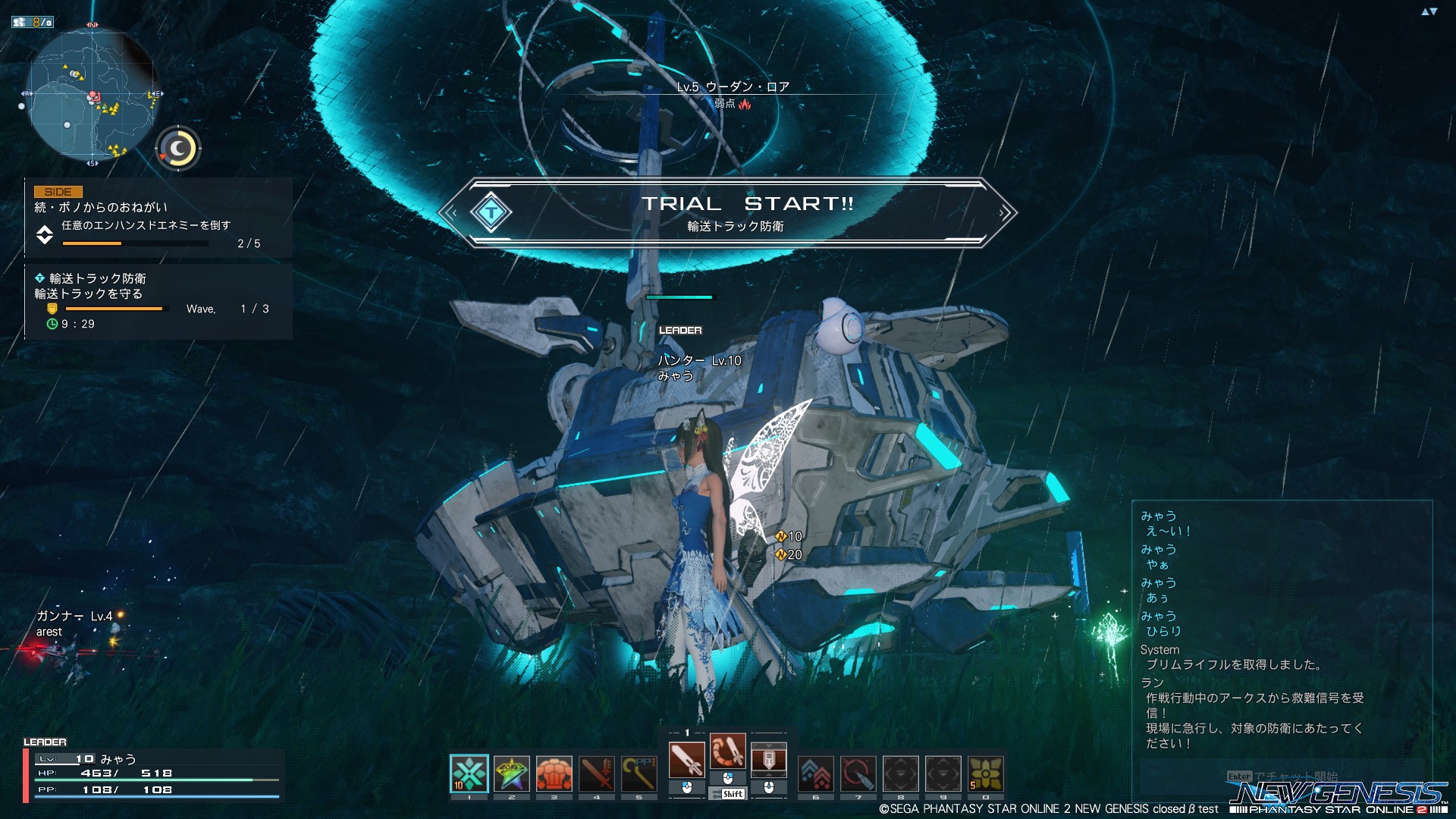
Task: Open the circular minimap
Action: [91, 95]
